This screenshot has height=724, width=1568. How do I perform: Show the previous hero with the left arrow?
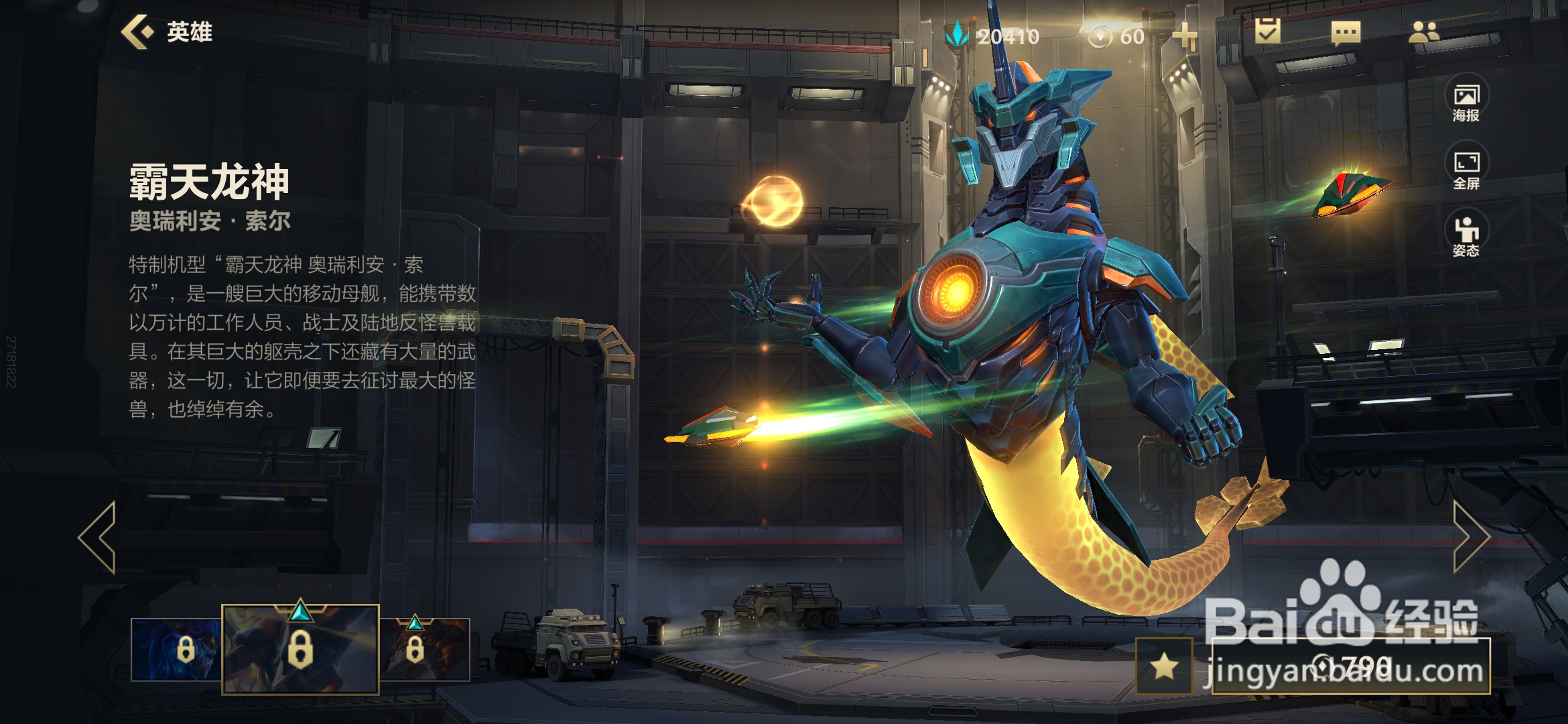coord(99,536)
